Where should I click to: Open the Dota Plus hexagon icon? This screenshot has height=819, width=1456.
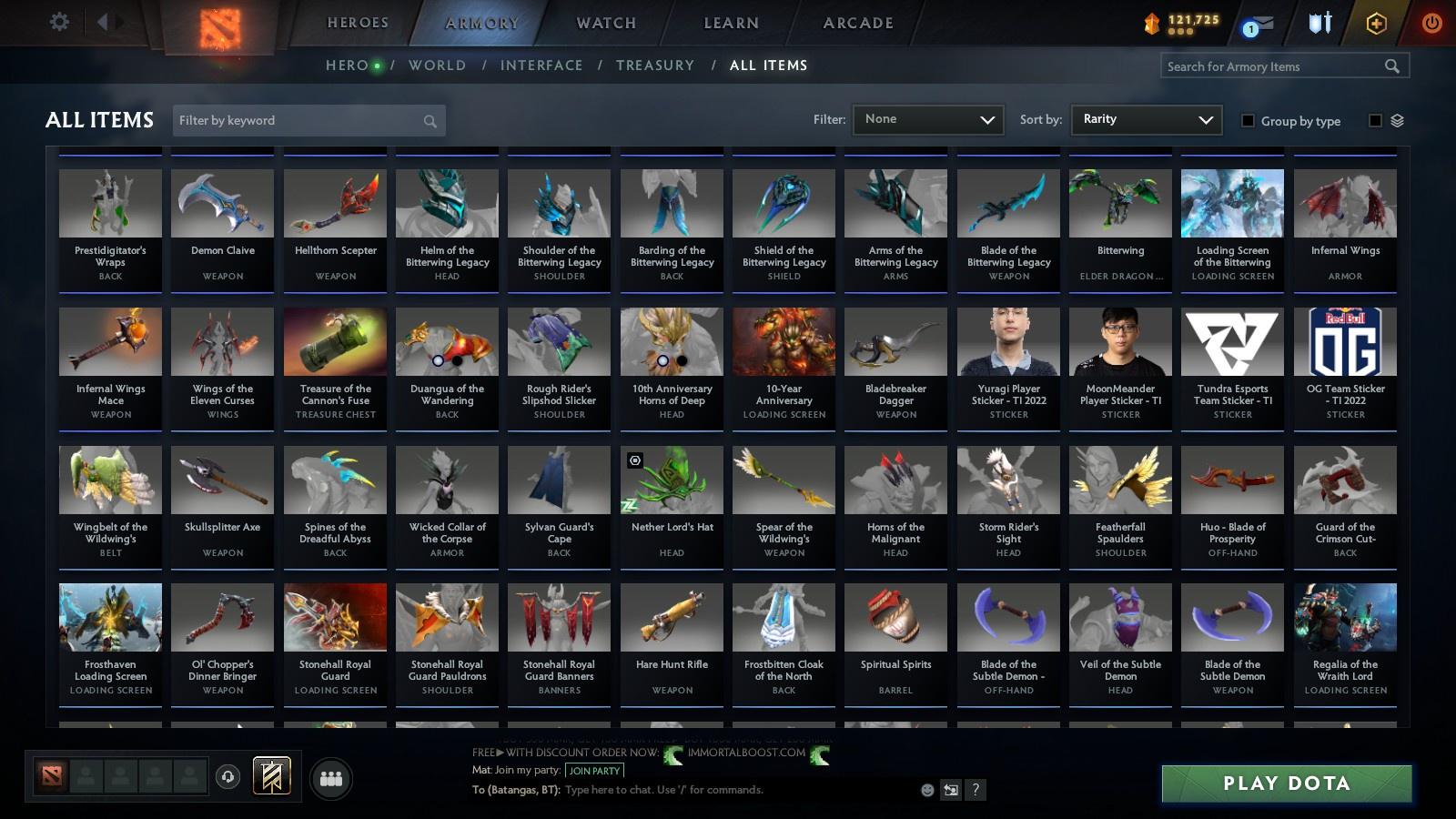tap(1374, 25)
